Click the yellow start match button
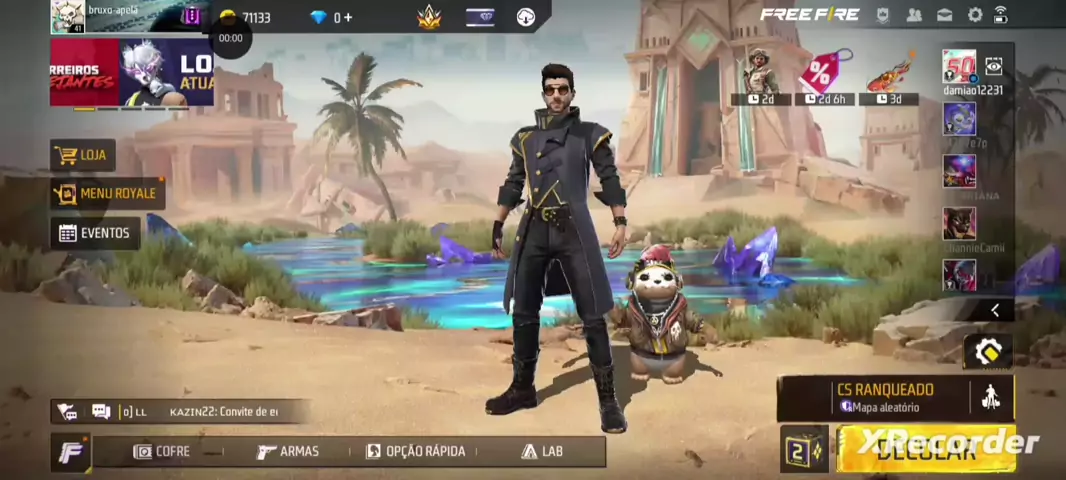1066x480 pixels. click(x=925, y=449)
